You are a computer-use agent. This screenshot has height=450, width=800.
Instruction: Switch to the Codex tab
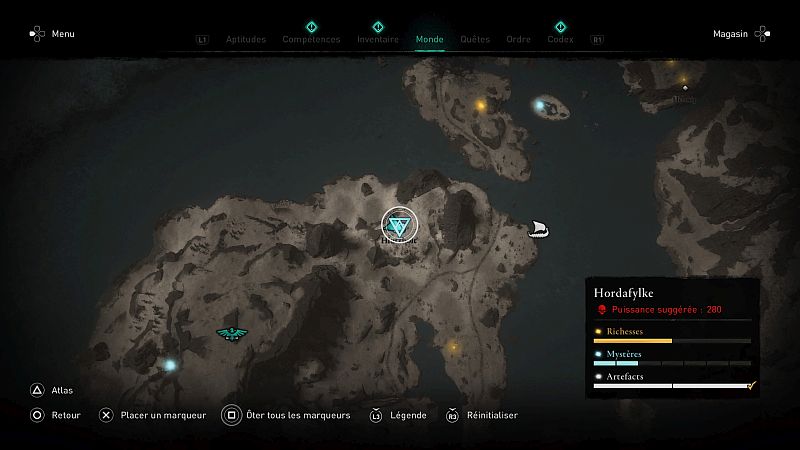tap(560, 40)
